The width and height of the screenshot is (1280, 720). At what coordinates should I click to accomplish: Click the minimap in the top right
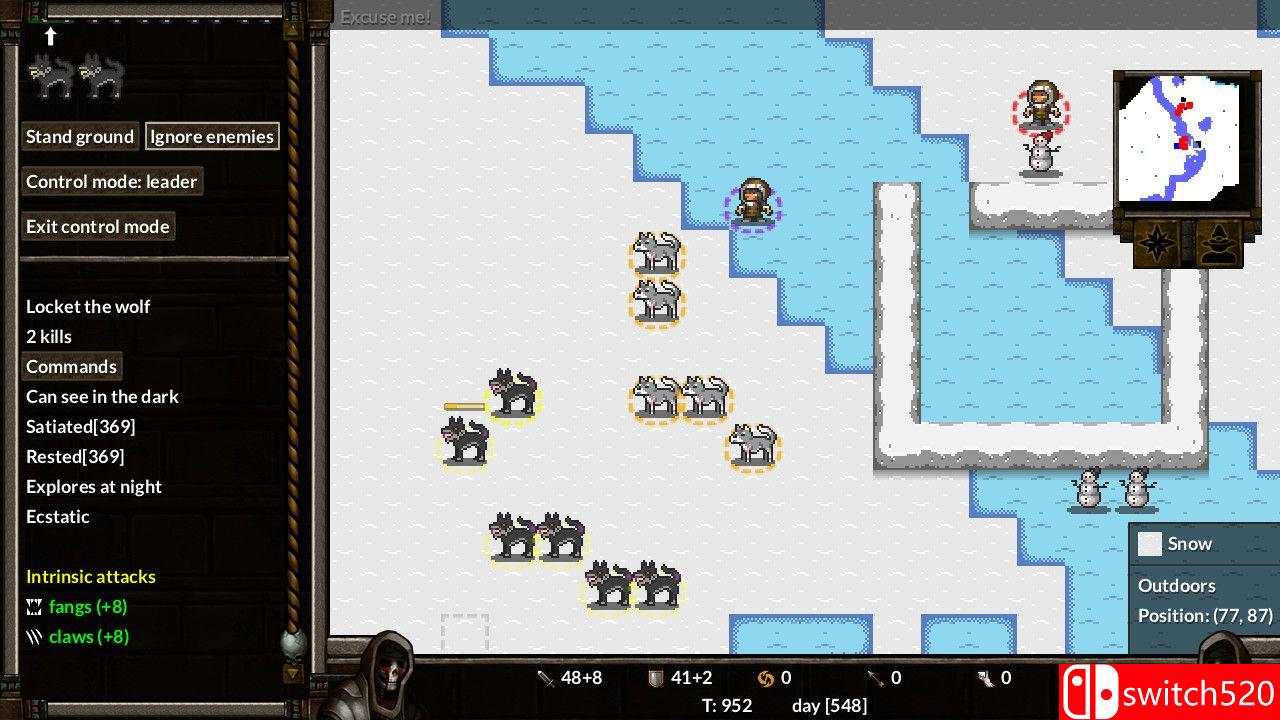click(1184, 140)
